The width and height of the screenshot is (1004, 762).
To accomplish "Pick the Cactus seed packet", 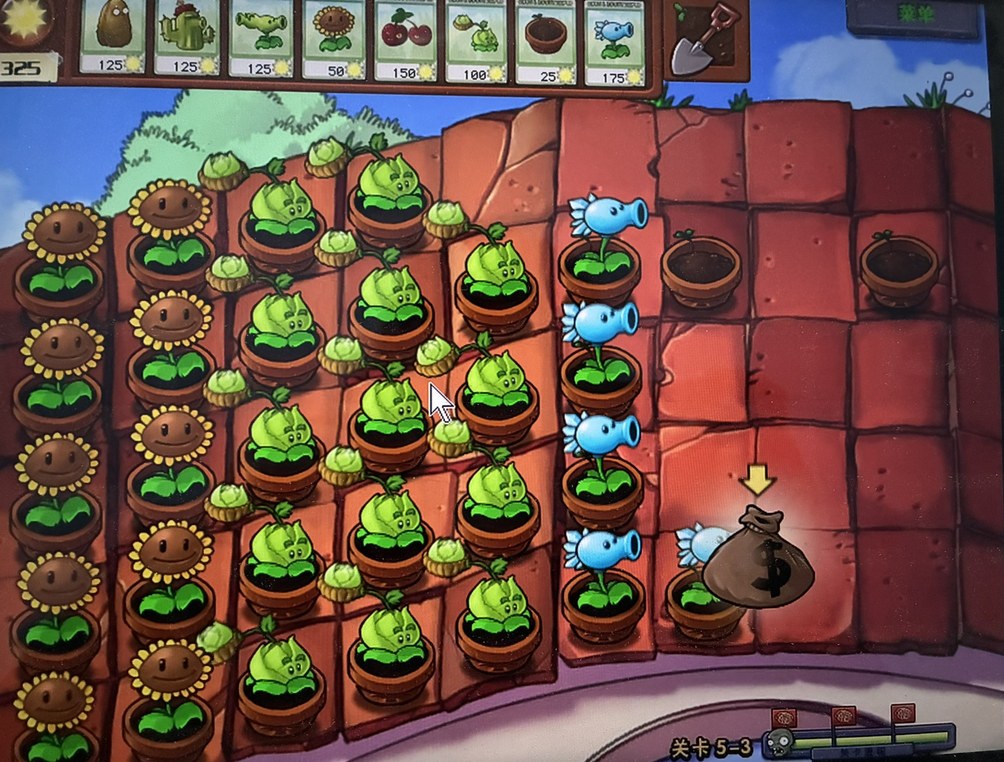I will 185,36.
